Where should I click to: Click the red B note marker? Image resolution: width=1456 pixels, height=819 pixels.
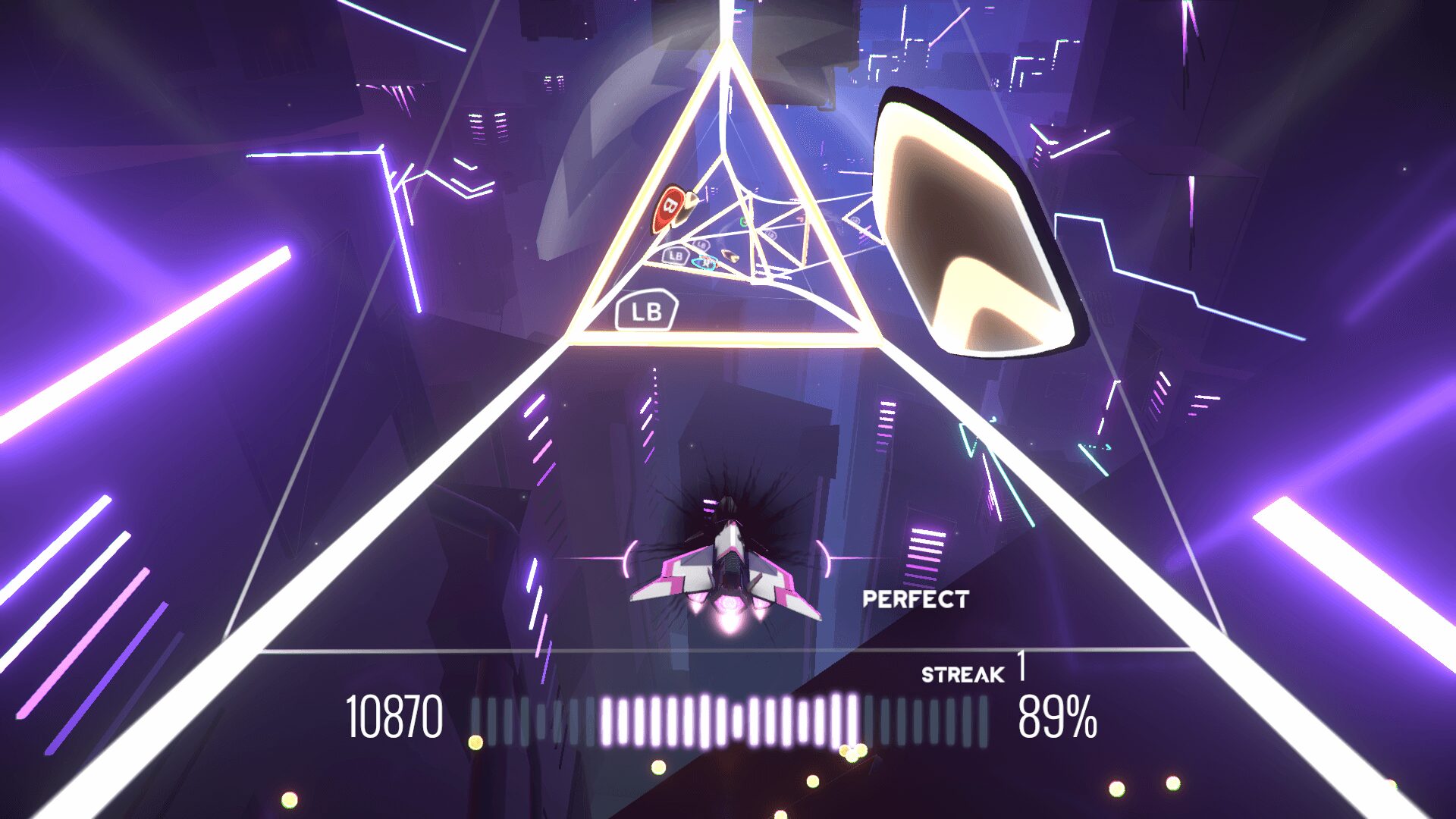[x=670, y=206]
